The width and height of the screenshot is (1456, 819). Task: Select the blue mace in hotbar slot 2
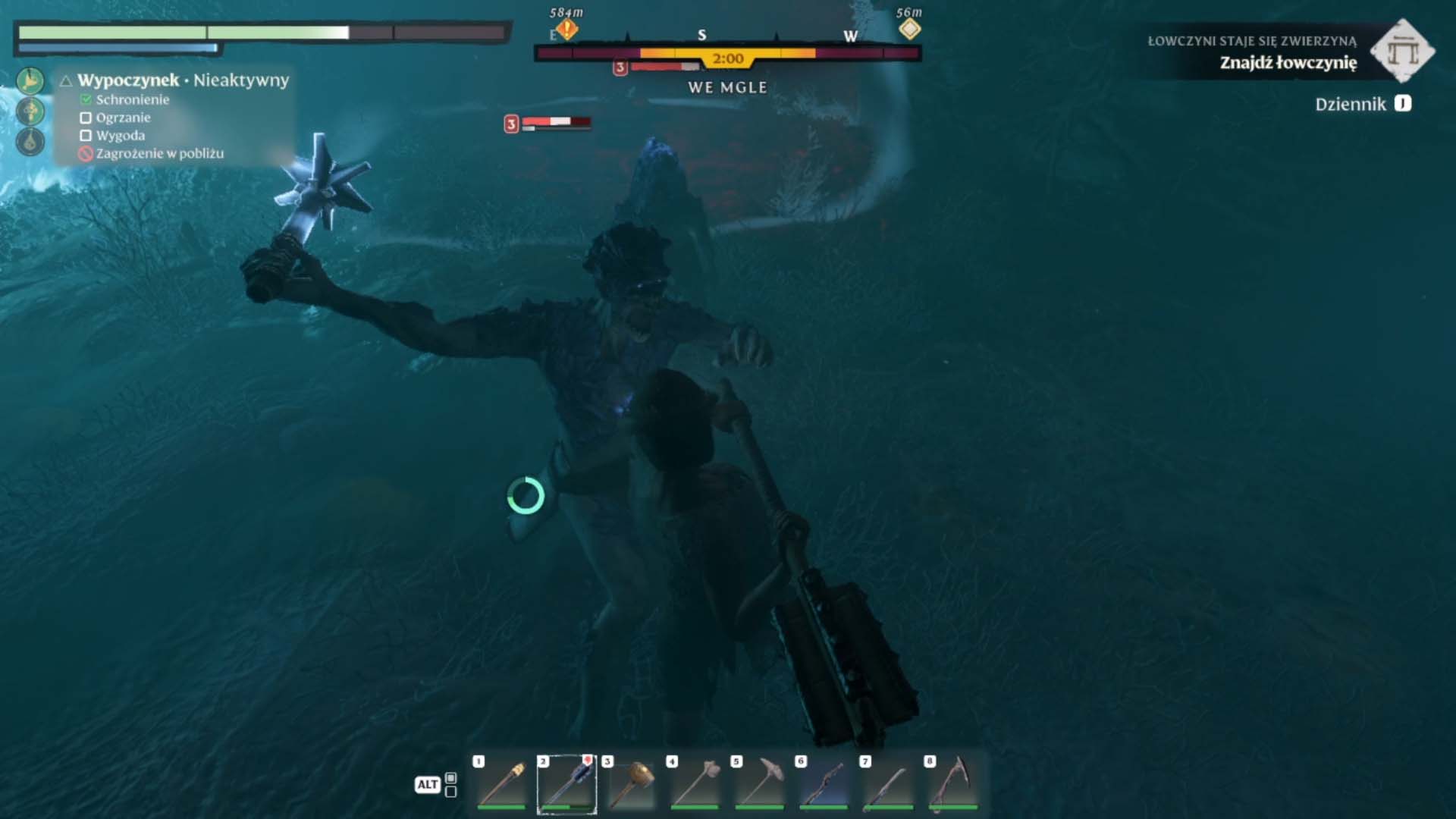tap(567, 784)
